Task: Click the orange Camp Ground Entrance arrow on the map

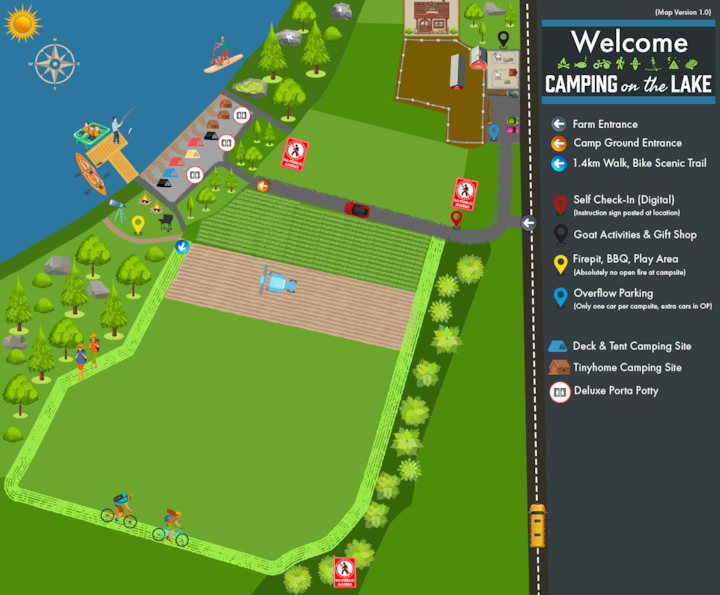Action: (x=263, y=185)
